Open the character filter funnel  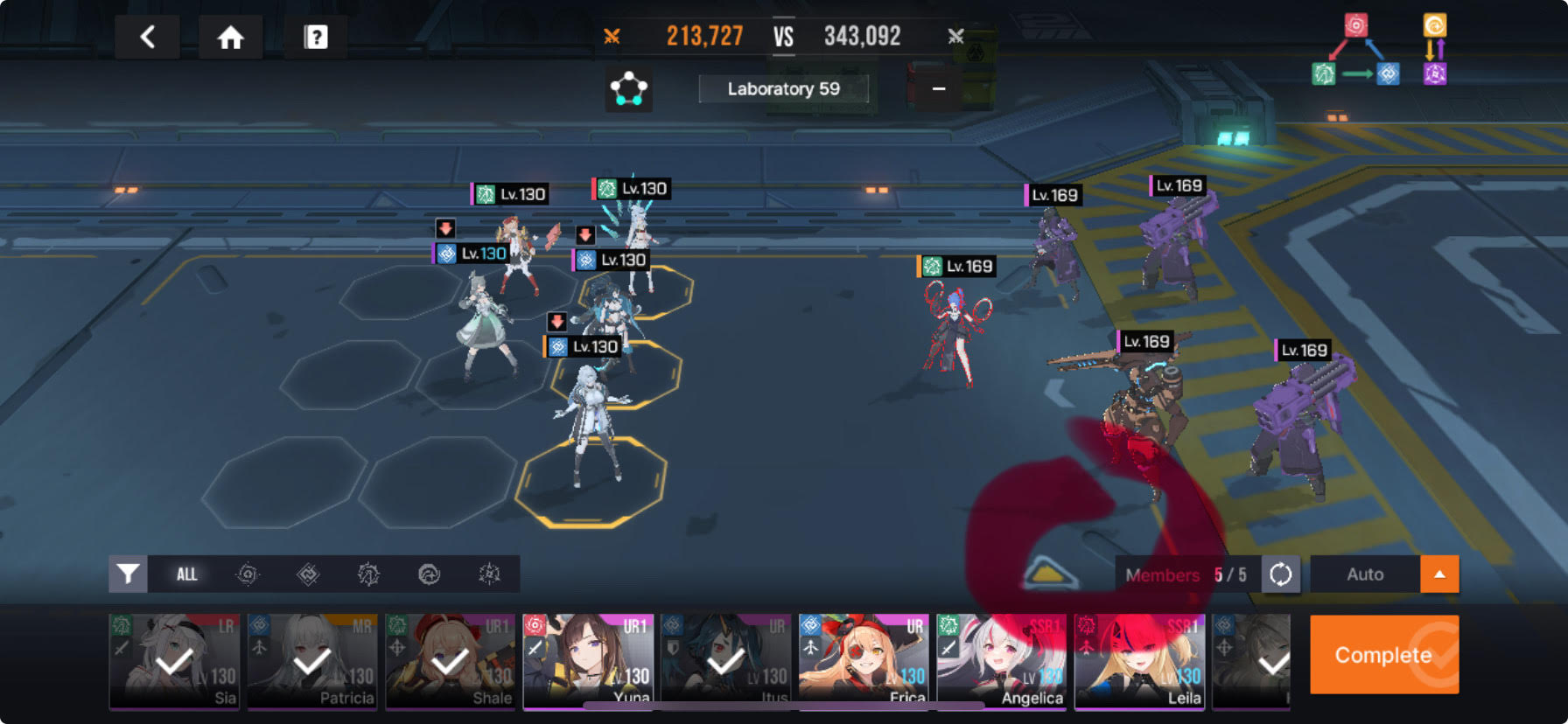(x=128, y=574)
